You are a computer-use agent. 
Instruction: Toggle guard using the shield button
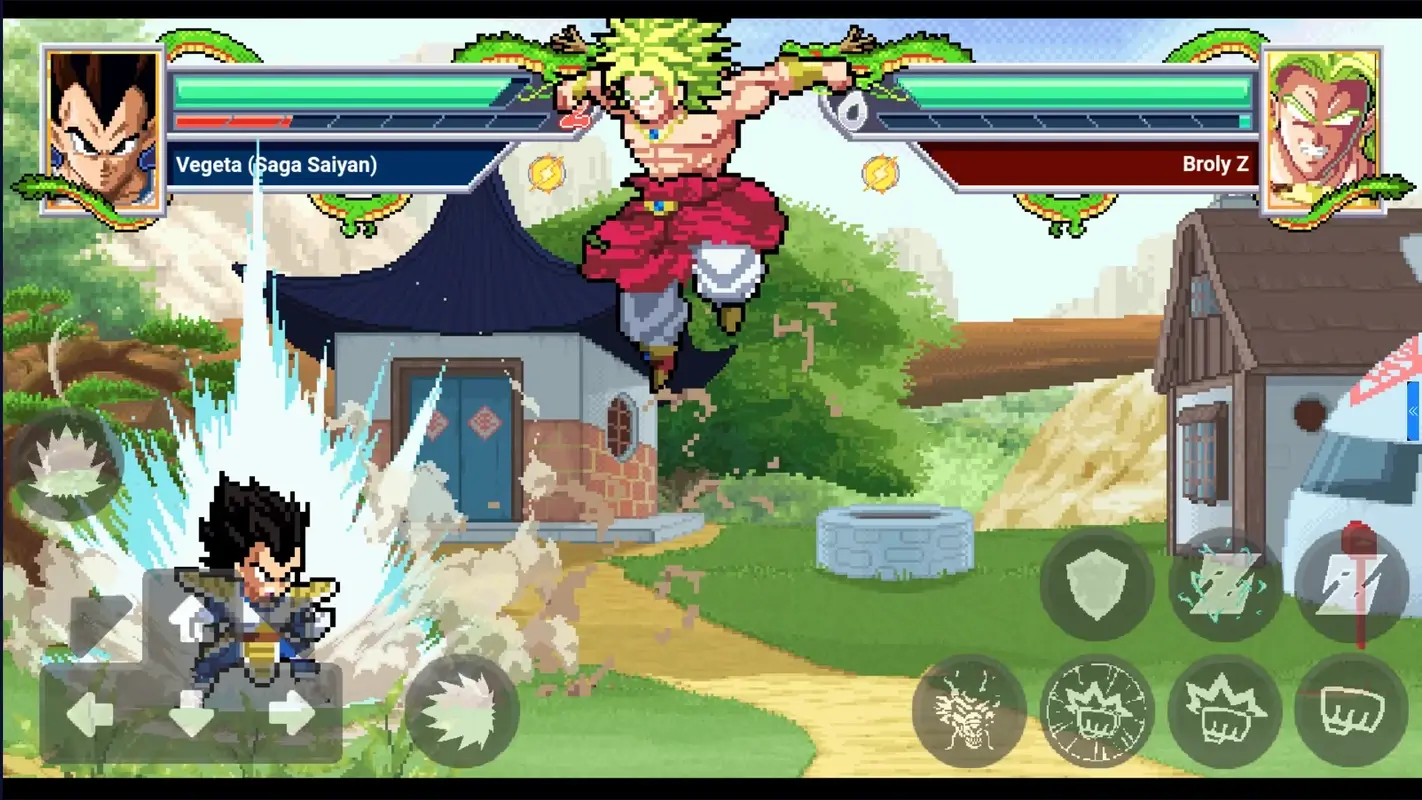1096,585
